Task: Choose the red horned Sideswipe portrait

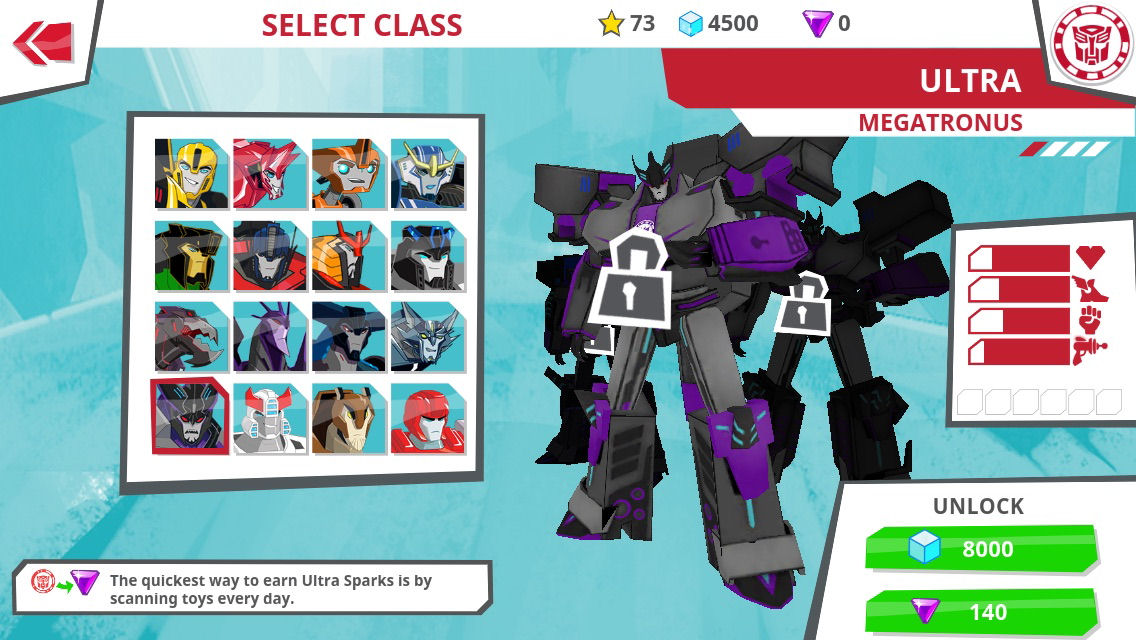Action: (270, 174)
